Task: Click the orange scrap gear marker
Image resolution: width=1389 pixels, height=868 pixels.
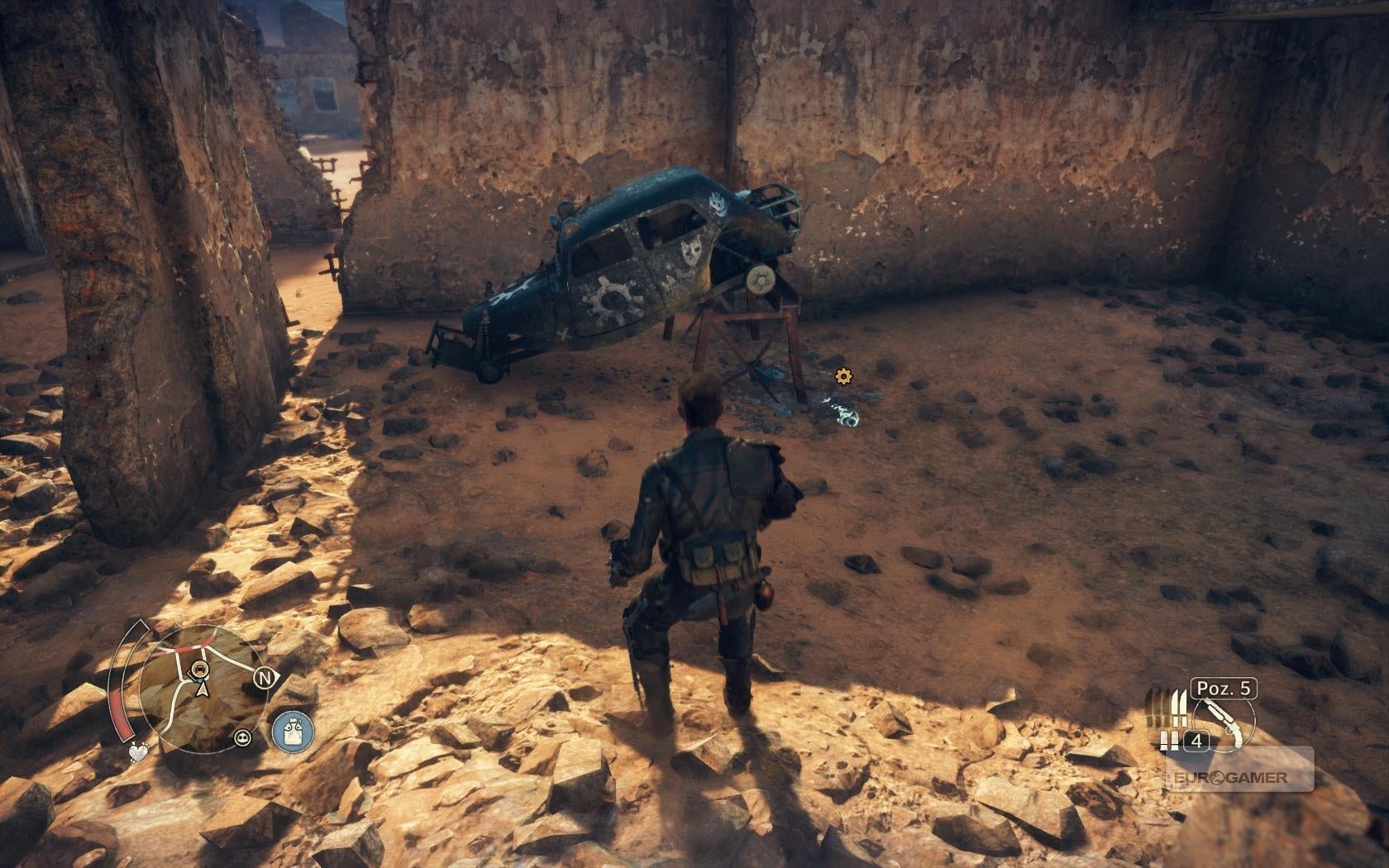Action: pyautogui.click(x=842, y=376)
